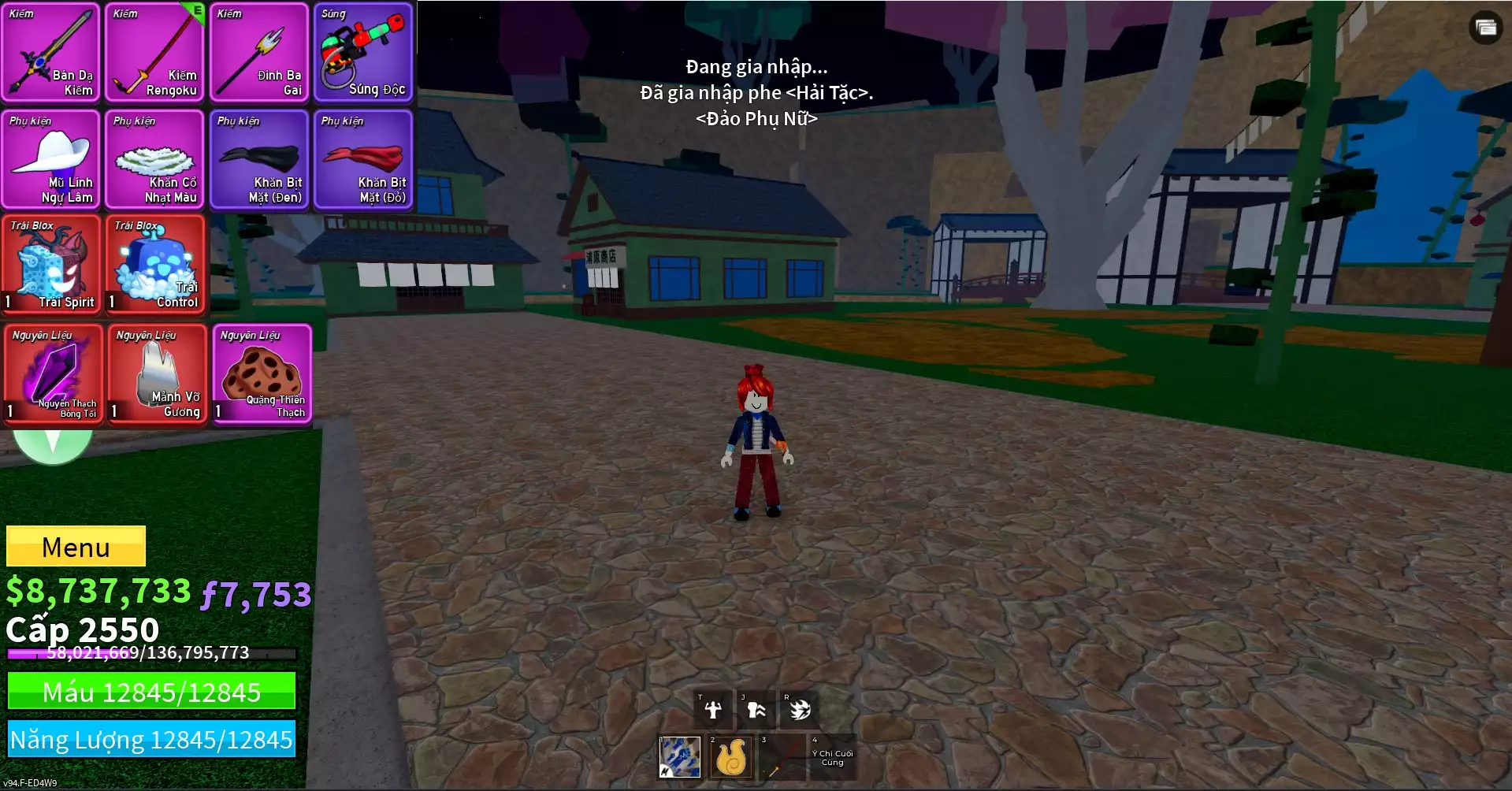This screenshot has width=1512, height=791.
Task: Equip the Súng Độc gun
Action: click(363, 53)
